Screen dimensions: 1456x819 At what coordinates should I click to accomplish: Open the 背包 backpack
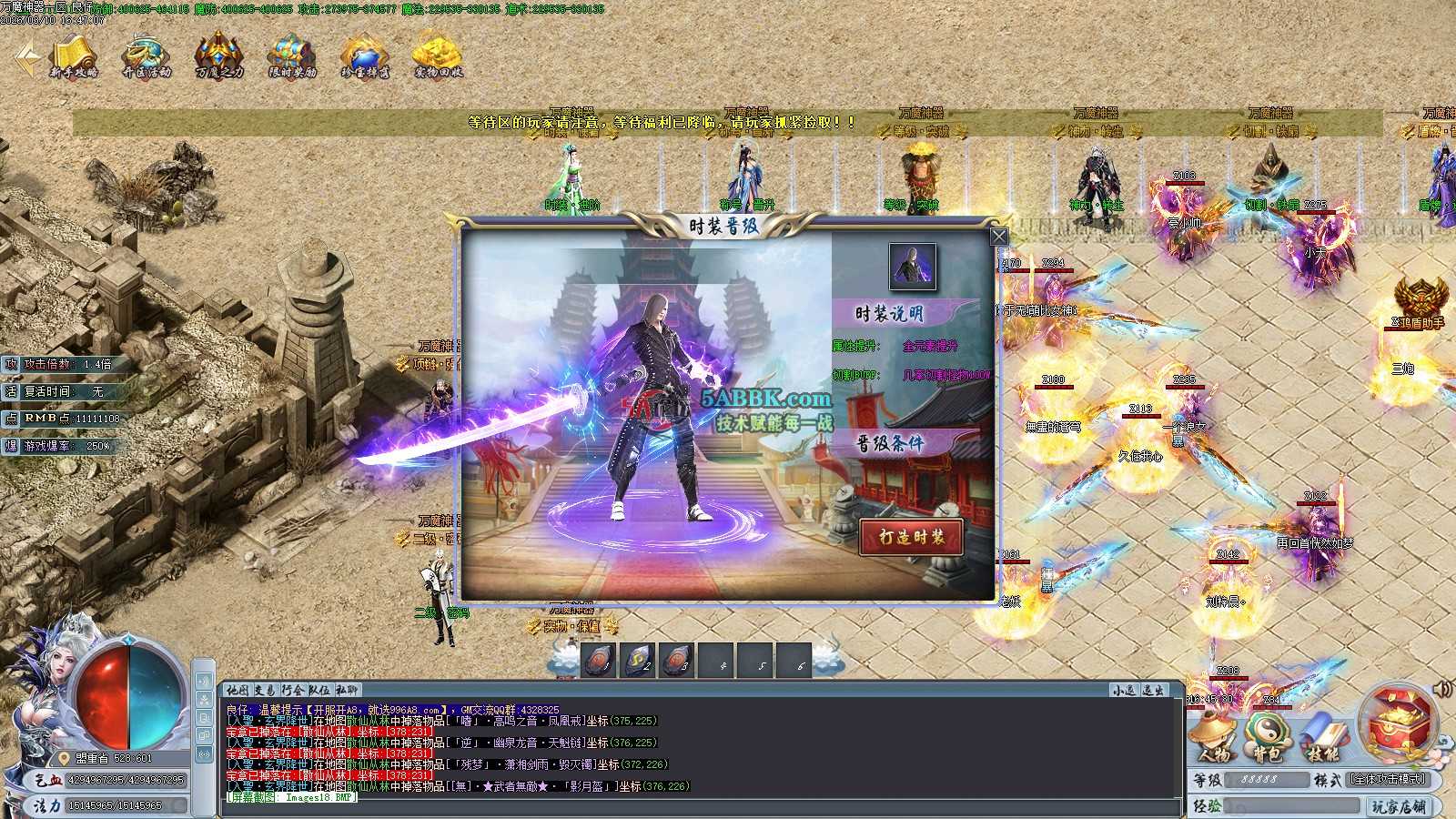click(1268, 737)
